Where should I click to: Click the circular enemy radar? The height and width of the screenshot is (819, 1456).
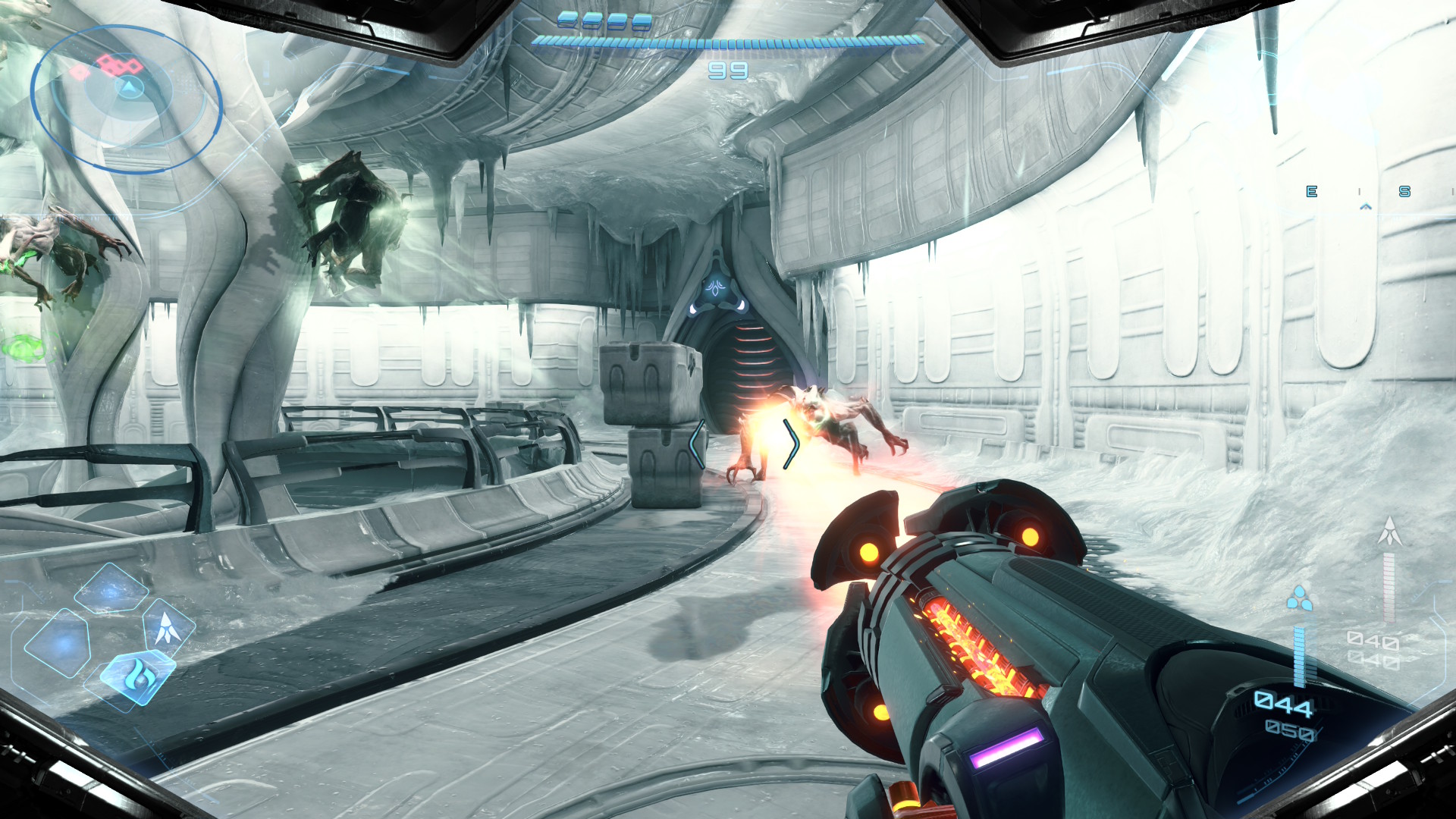[x=126, y=99]
